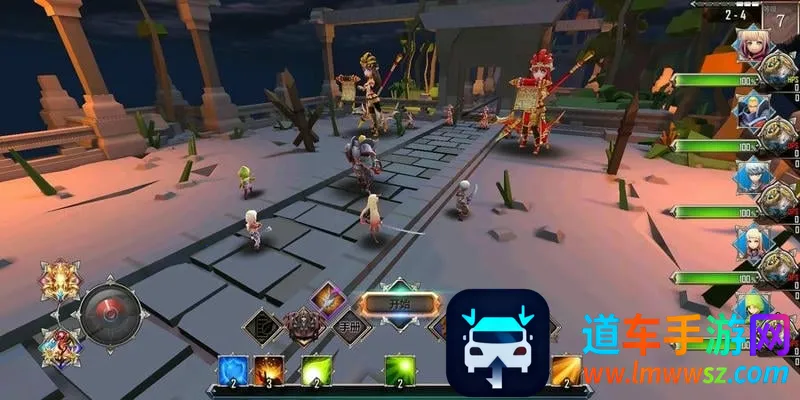
Task: Click the turn counter showing 7
Action: 780,17
